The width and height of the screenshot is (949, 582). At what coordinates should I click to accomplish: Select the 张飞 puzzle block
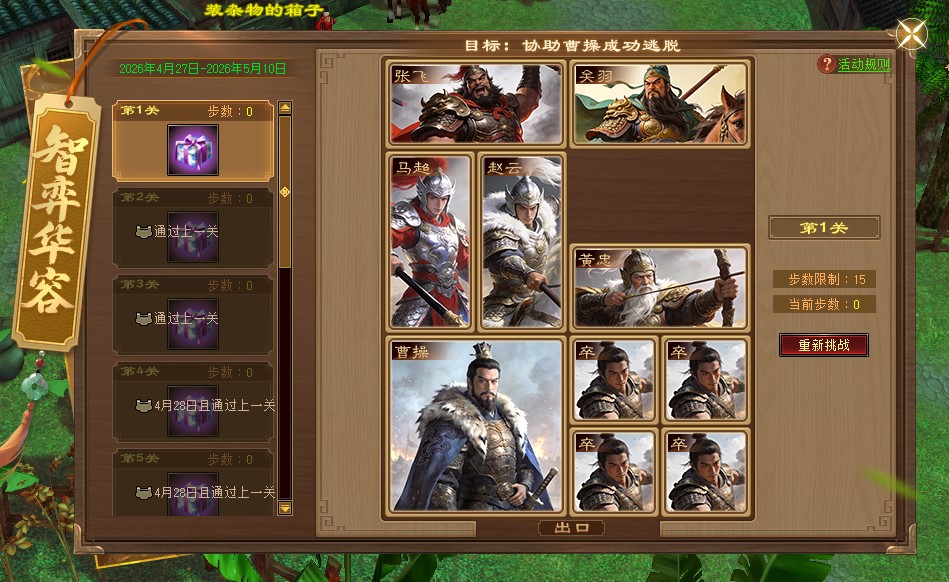coord(476,104)
